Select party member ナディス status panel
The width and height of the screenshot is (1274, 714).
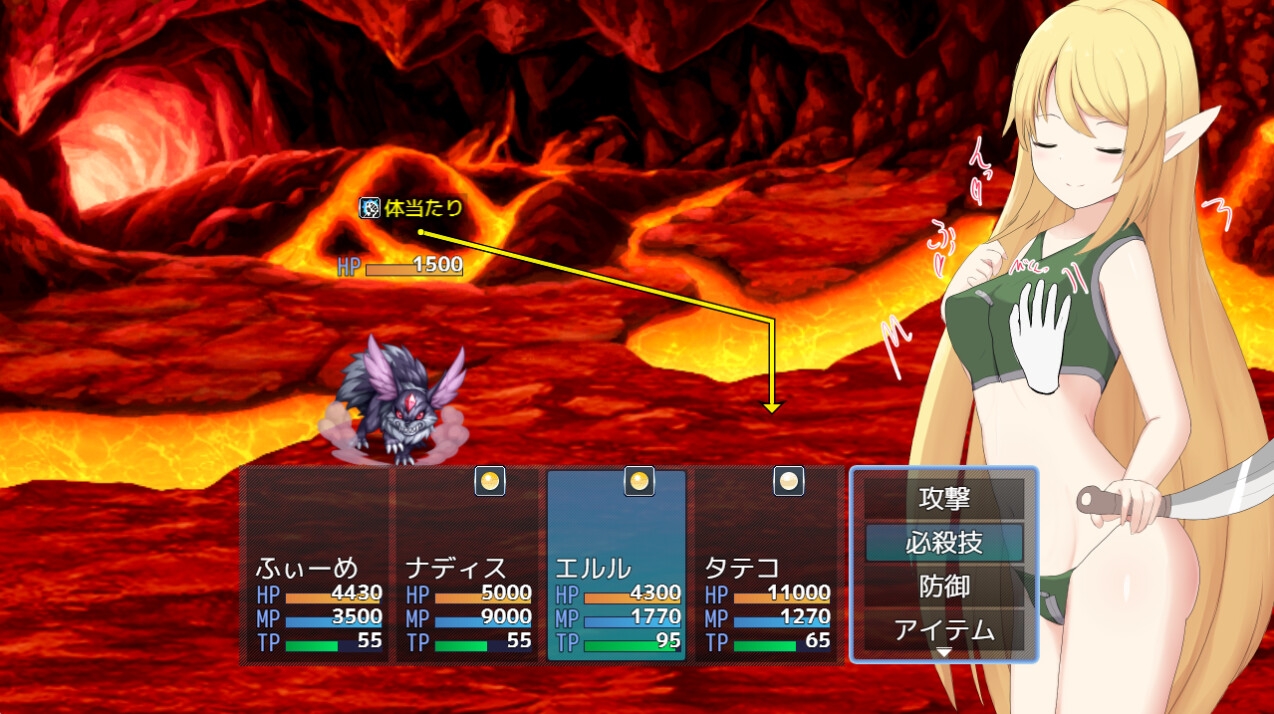[x=467, y=565]
